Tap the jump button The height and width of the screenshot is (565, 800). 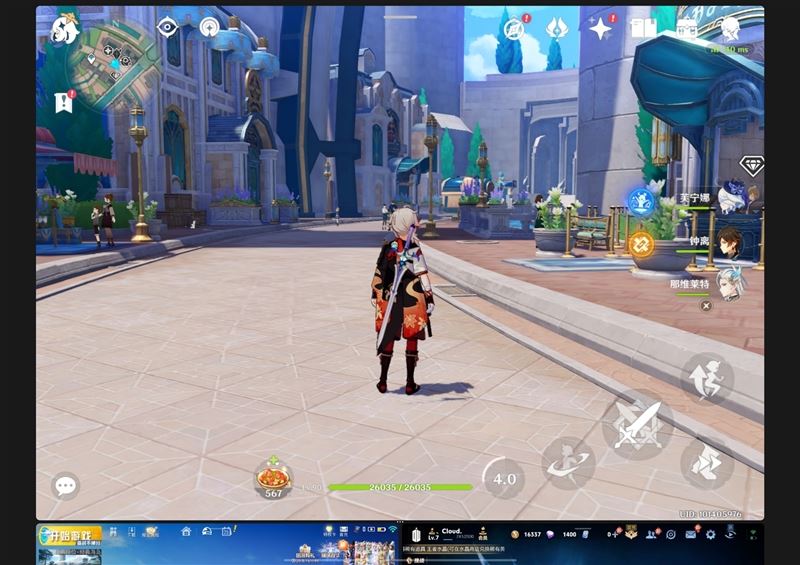707,379
